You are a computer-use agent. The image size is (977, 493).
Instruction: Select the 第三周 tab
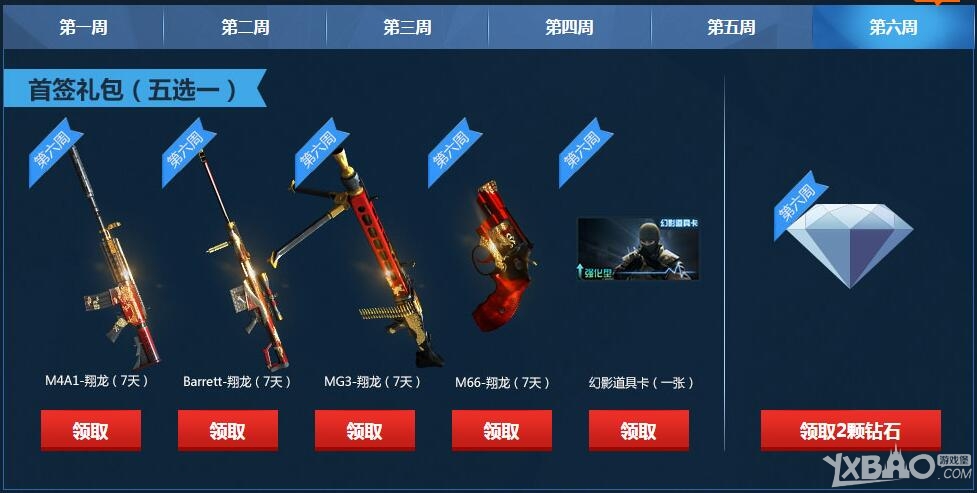[x=407, y=27]
